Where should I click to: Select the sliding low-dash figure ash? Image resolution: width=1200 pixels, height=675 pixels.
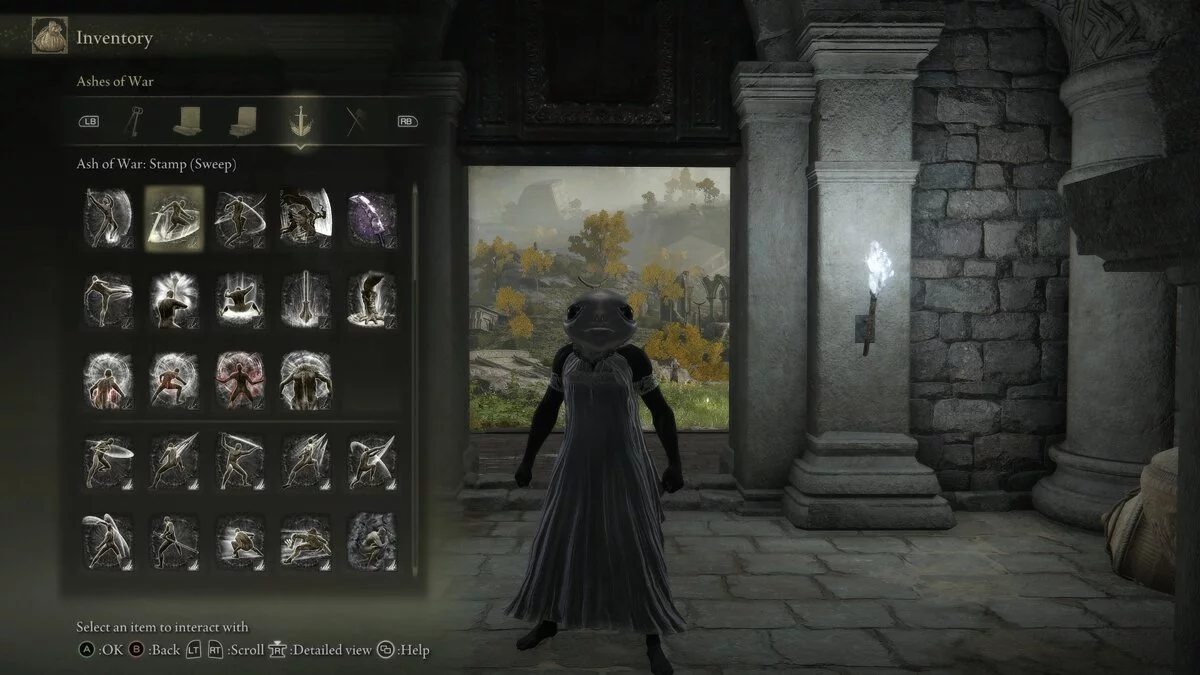306,541
